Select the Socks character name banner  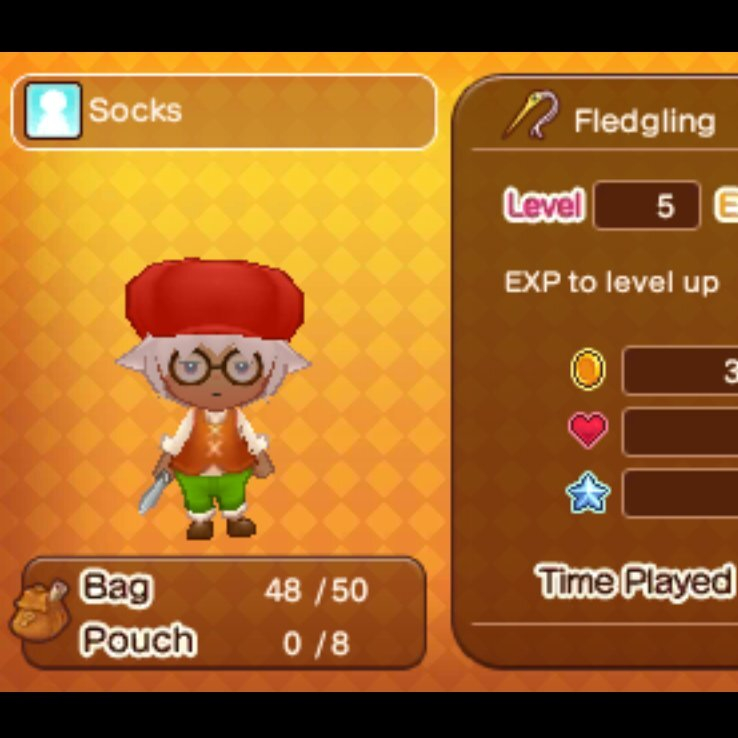point(224,111)
